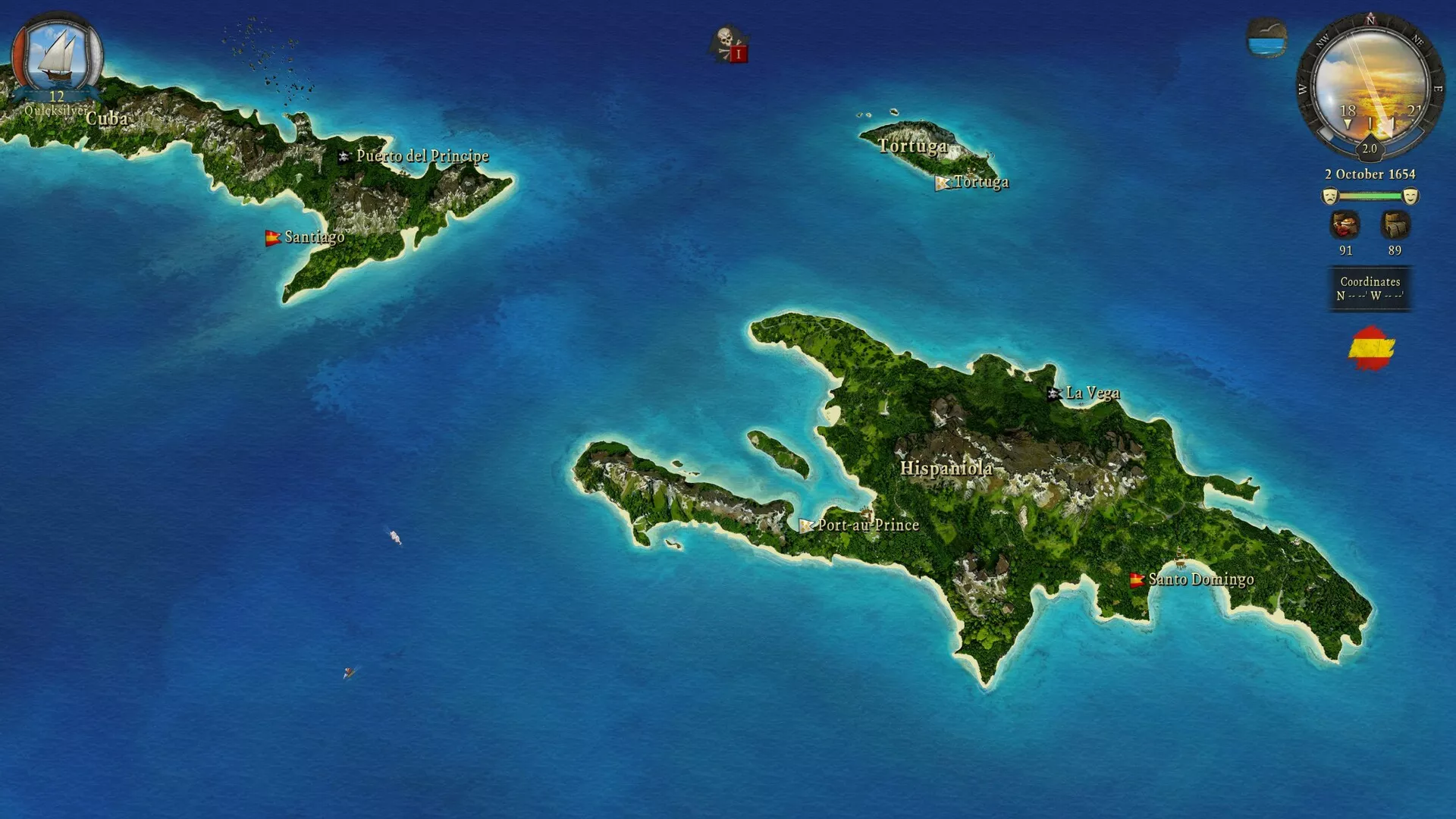Select the La Vega pirate marker
Image resolution: width=1456 pixels, height=819 pixels.
pyautogui.click(x=1053, y=393)
